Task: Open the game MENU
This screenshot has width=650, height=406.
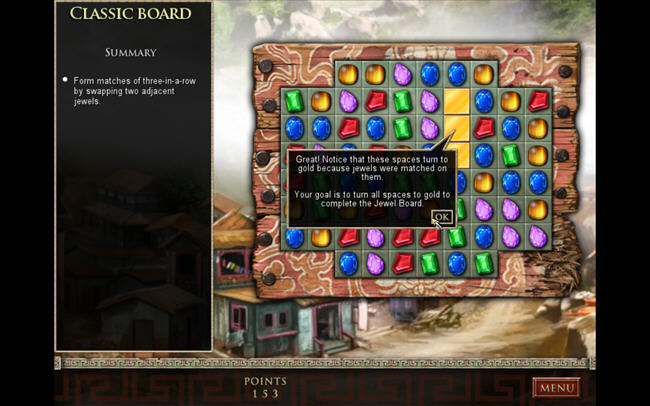Action: coord(556,387)
